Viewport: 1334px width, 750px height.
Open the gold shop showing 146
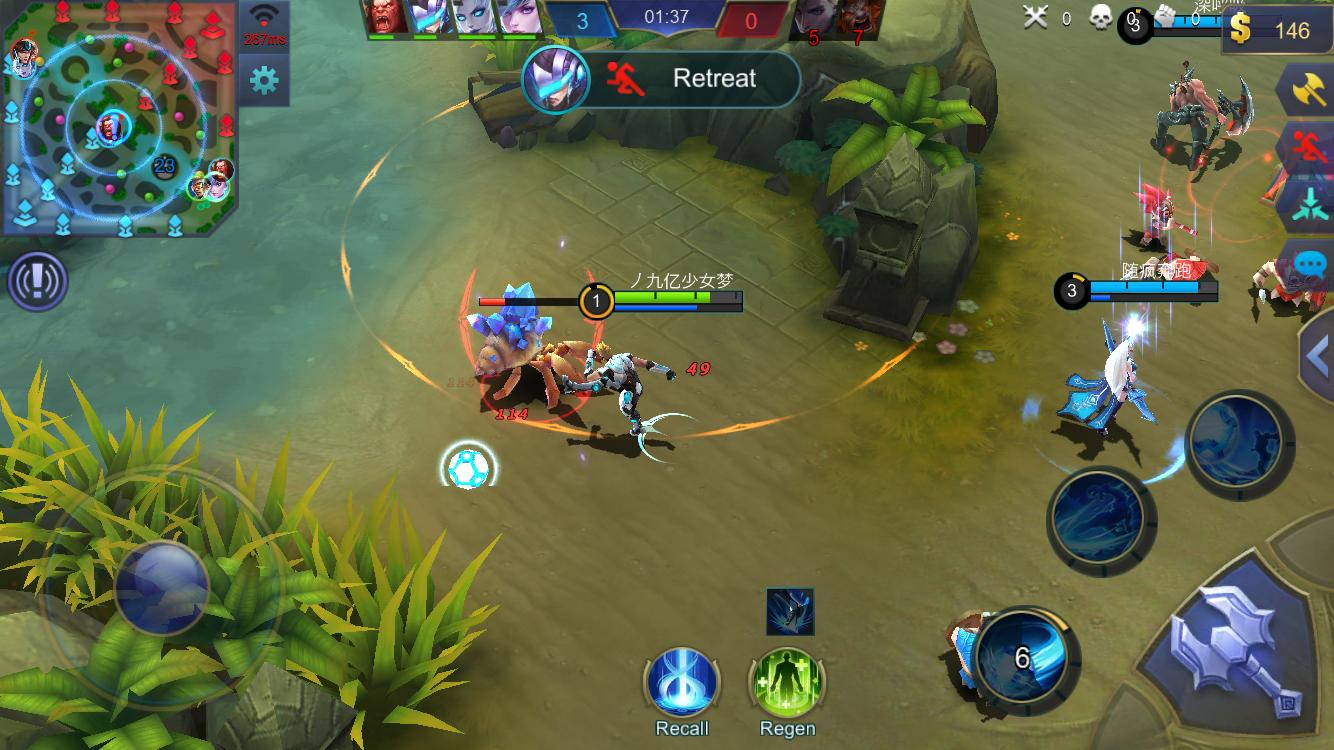[1277, 31]
